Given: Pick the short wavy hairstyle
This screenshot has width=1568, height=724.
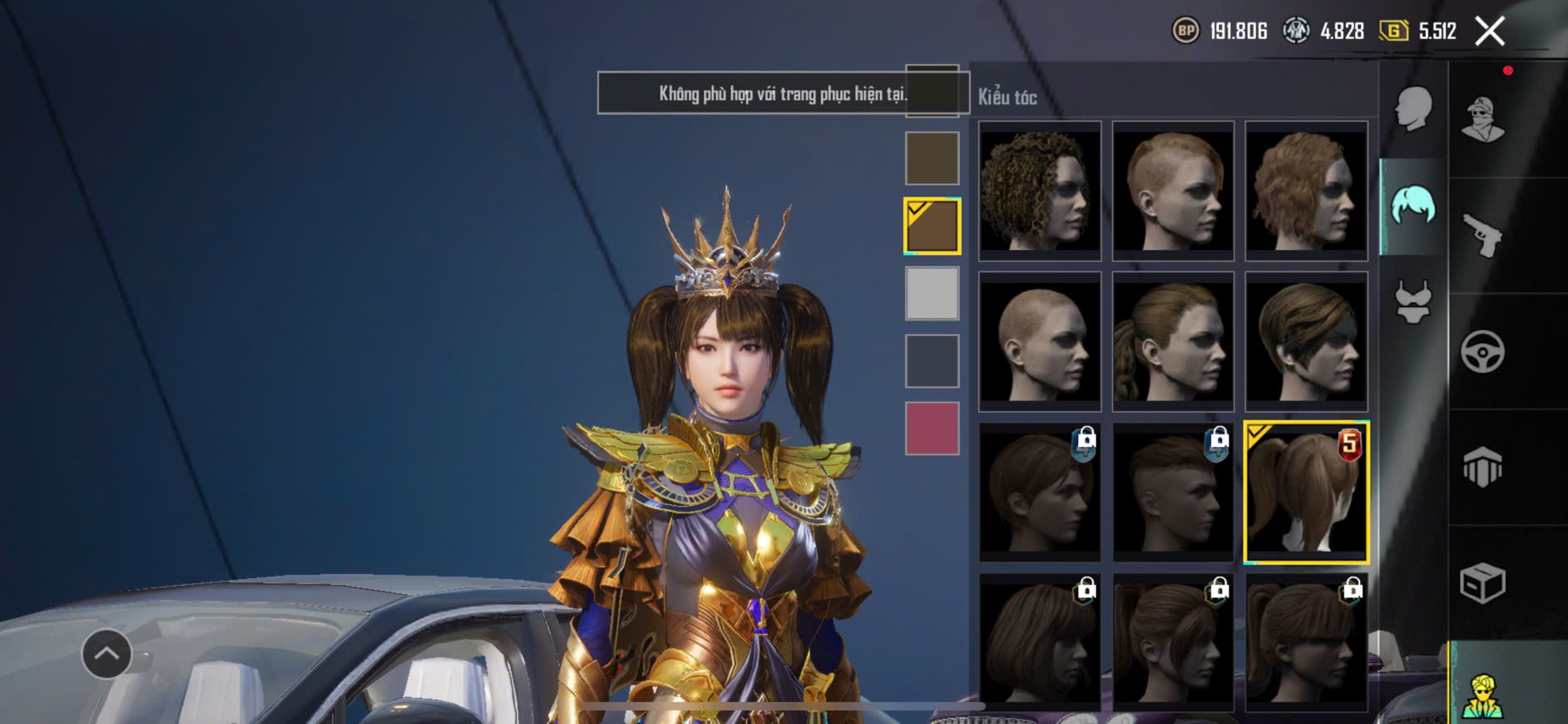Looking at the screenshot, I should tap(1306, 191).
